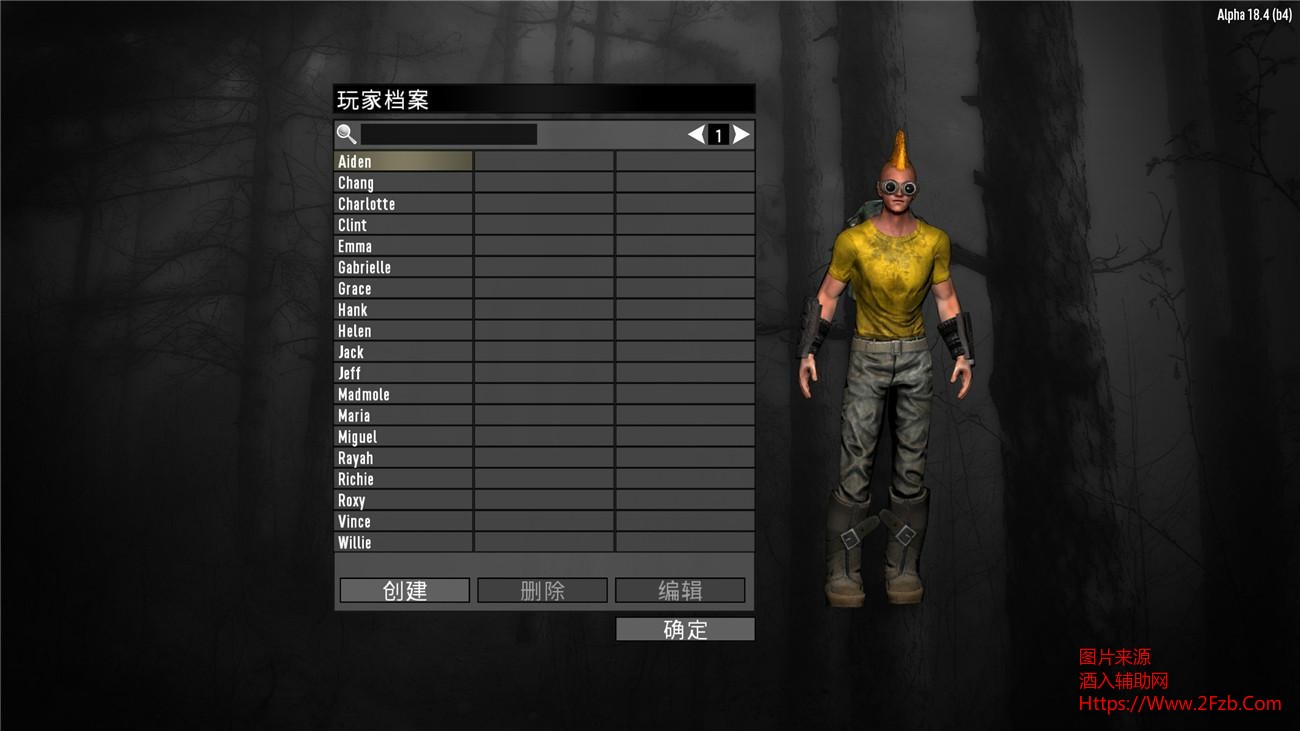The image size is (1300, 731).
Task: Select the Willie profile
Action: point(403,543)
